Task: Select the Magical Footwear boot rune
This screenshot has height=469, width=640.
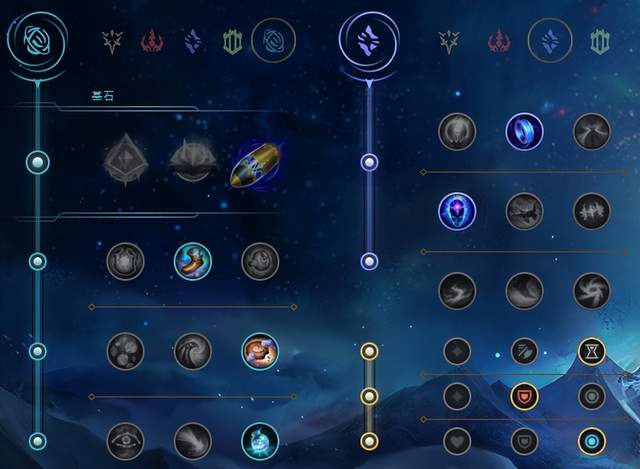Action: pos(192,261)
